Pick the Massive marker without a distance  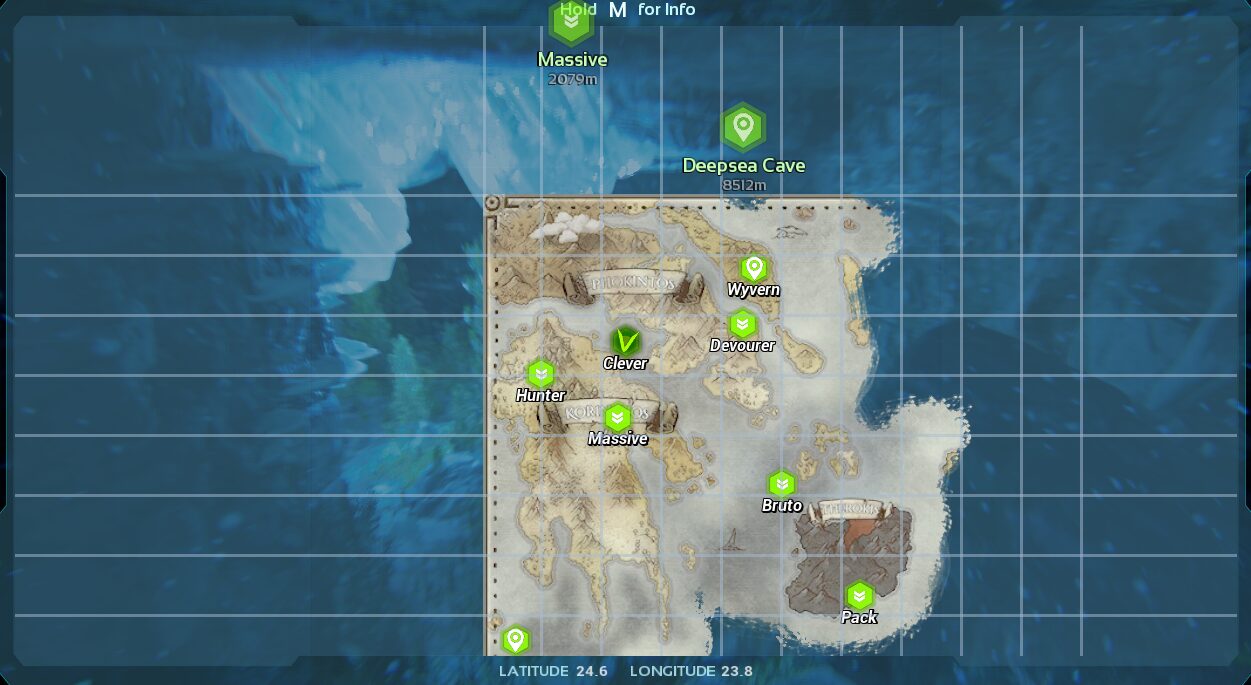pyautogui.click(x=617, y=417)
